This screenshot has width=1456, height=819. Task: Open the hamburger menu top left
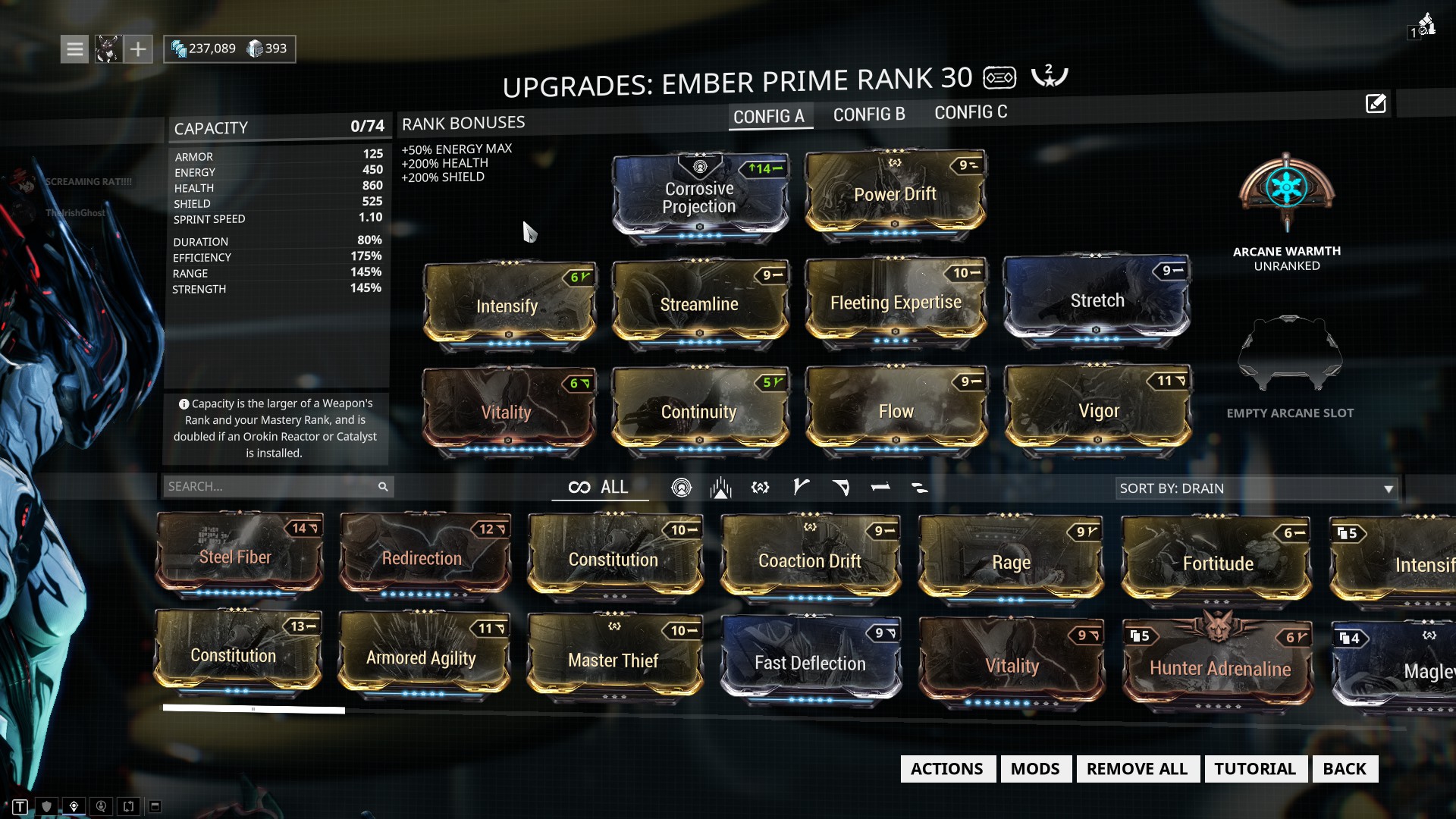pos(74,48)
